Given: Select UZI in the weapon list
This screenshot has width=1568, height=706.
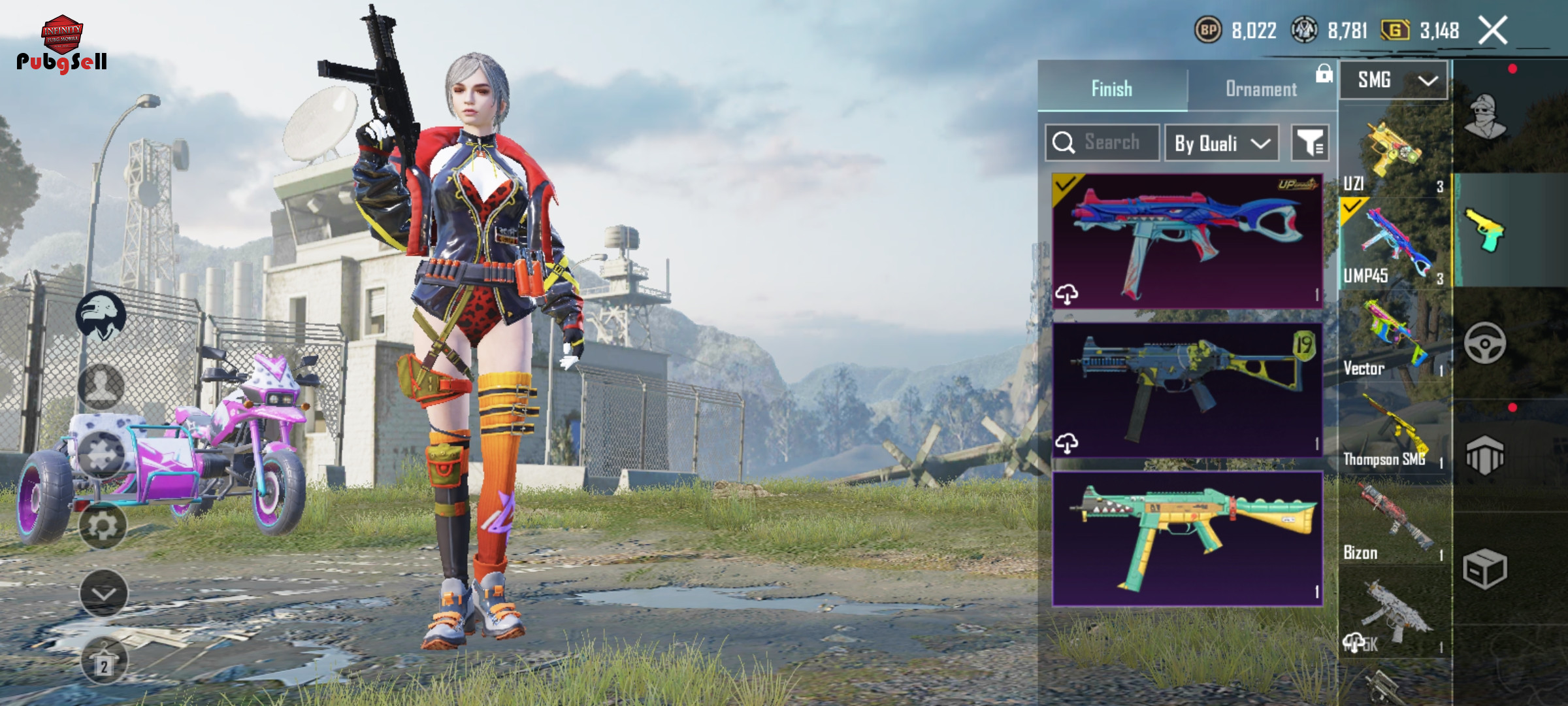Looking at the screenshot, I should pos(1395,155).
